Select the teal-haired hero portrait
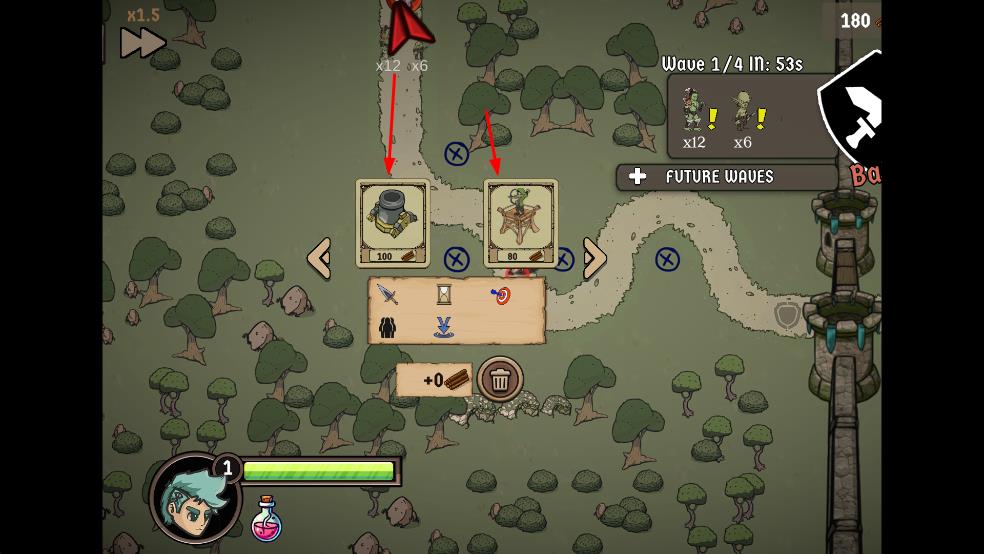 click(x=196, y=499)
